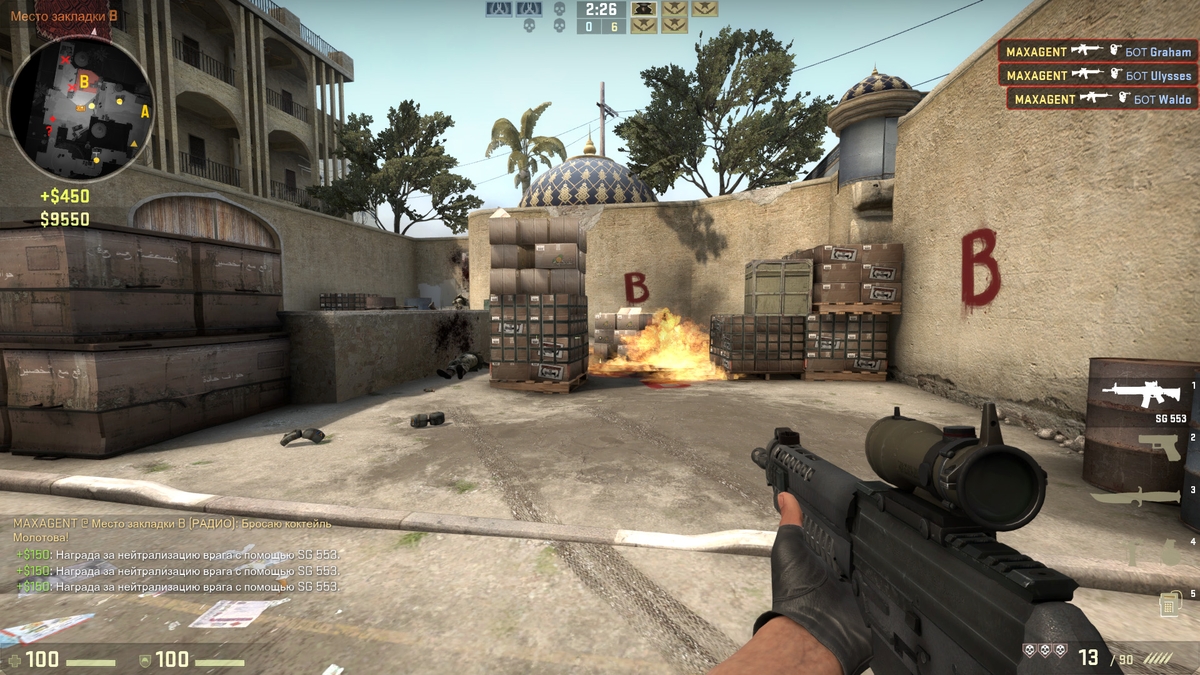1200x675 pixels.
Task: Click the kill feed entry for Ulysses
Action: tap(1098, 75)
